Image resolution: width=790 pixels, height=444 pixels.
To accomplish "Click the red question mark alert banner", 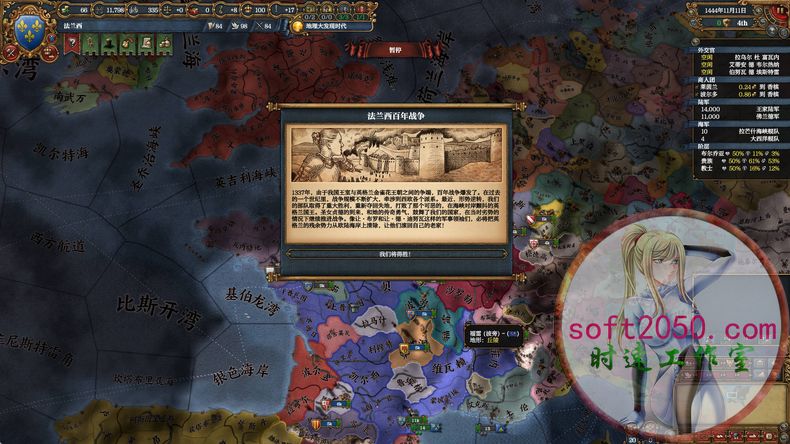I will (71, 44).
